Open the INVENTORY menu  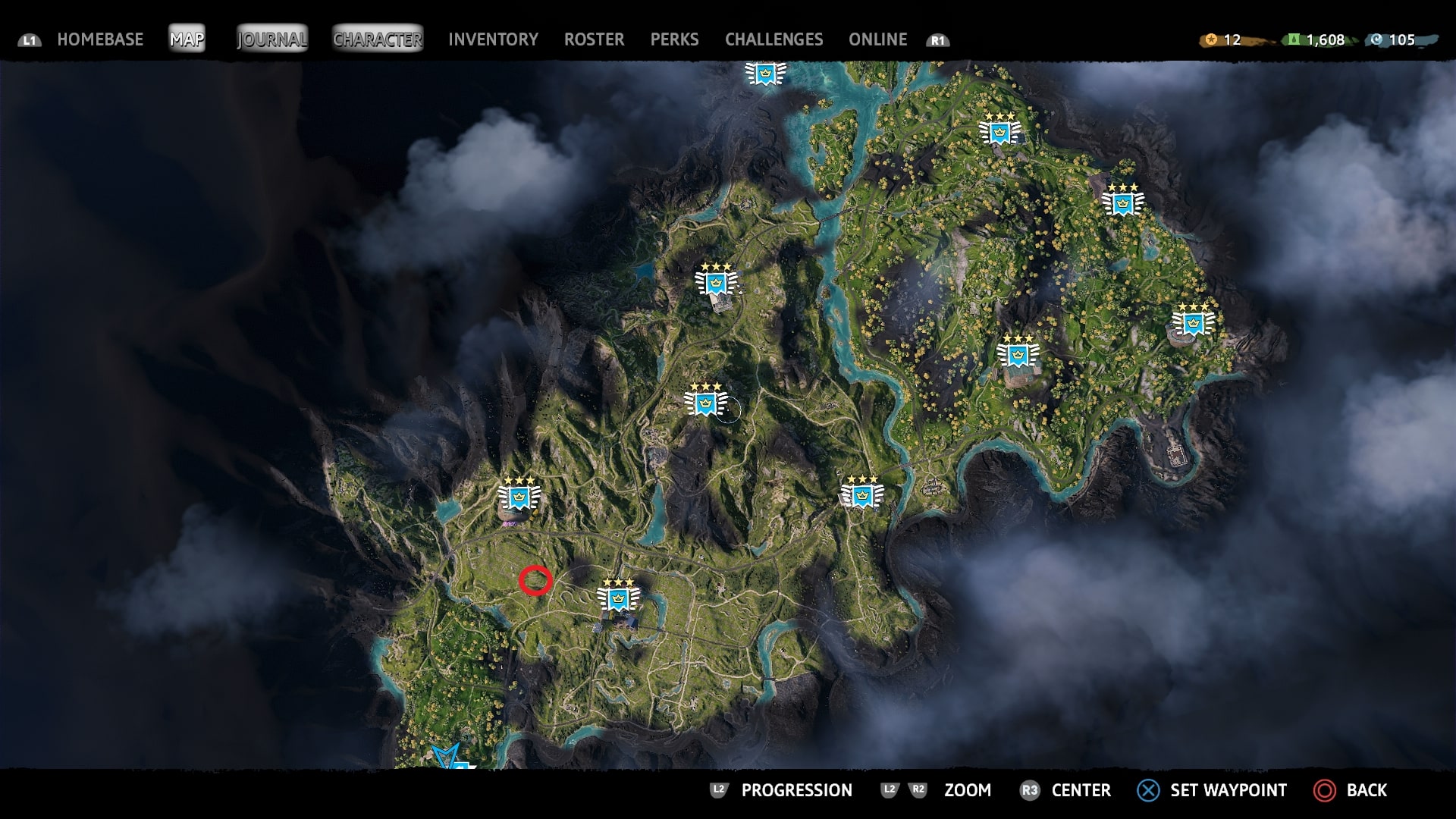pos(493,39)
